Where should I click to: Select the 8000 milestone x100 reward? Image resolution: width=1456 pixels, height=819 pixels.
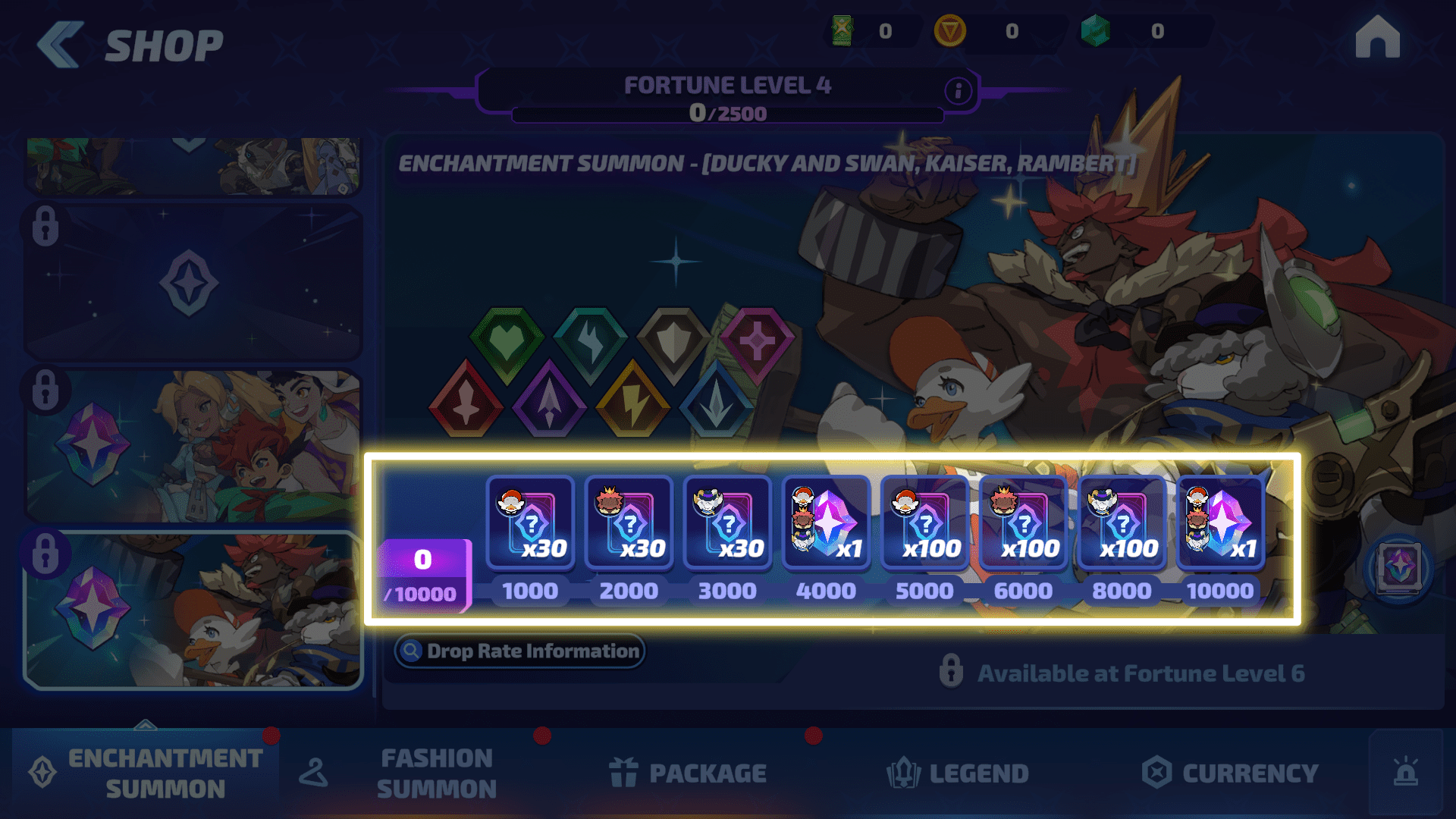click(1122, 524)
